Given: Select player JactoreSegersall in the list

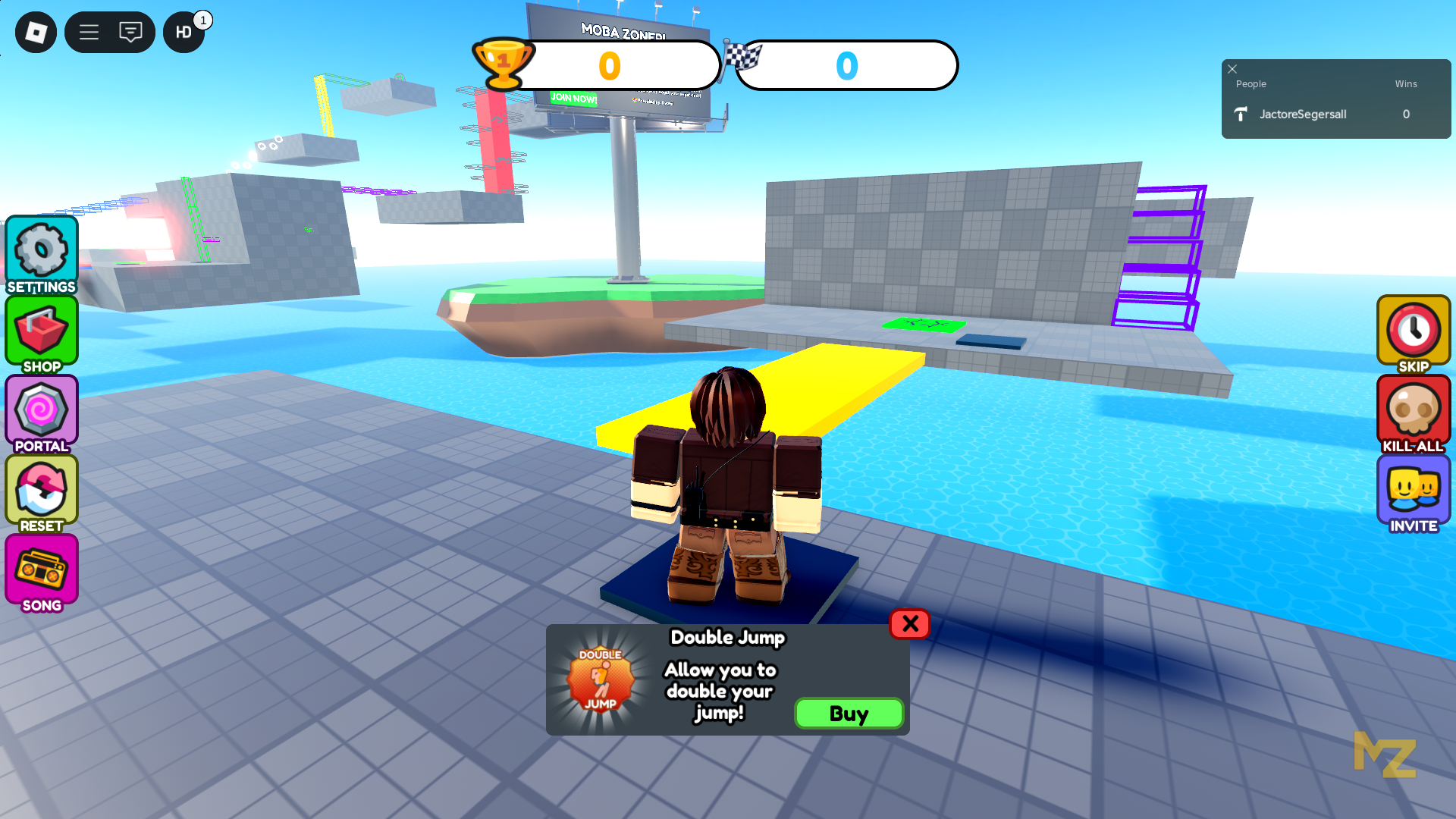Looking at the screenshot, I should tap(1301, 114).
